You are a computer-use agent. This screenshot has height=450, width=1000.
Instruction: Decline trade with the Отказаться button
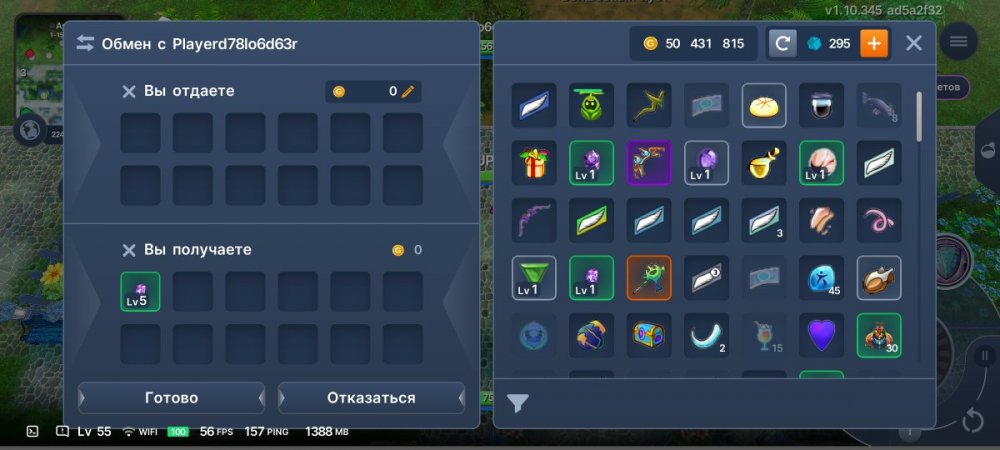371,398
